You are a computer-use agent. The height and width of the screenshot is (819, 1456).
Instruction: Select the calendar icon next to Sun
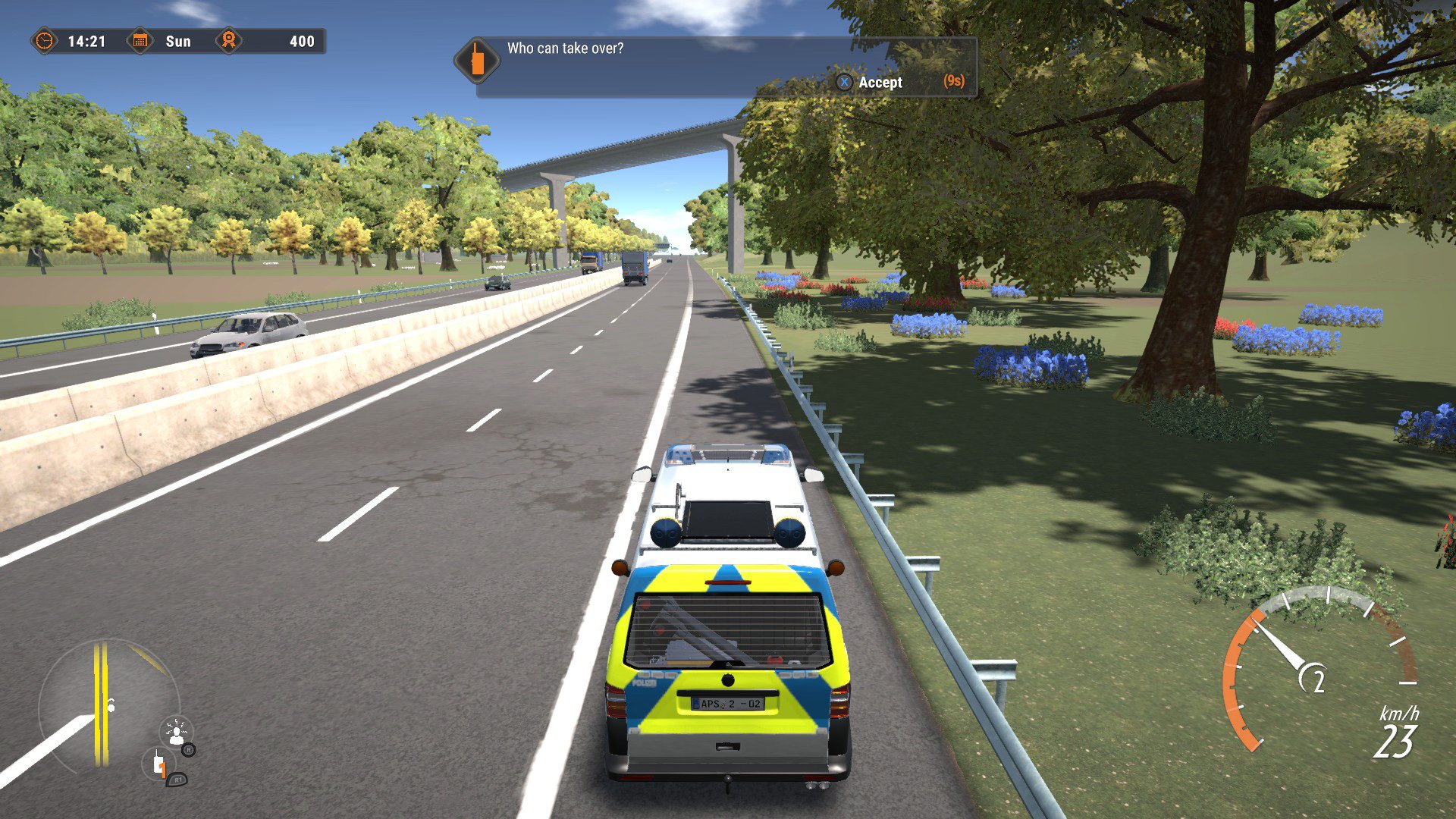point(140,42)
